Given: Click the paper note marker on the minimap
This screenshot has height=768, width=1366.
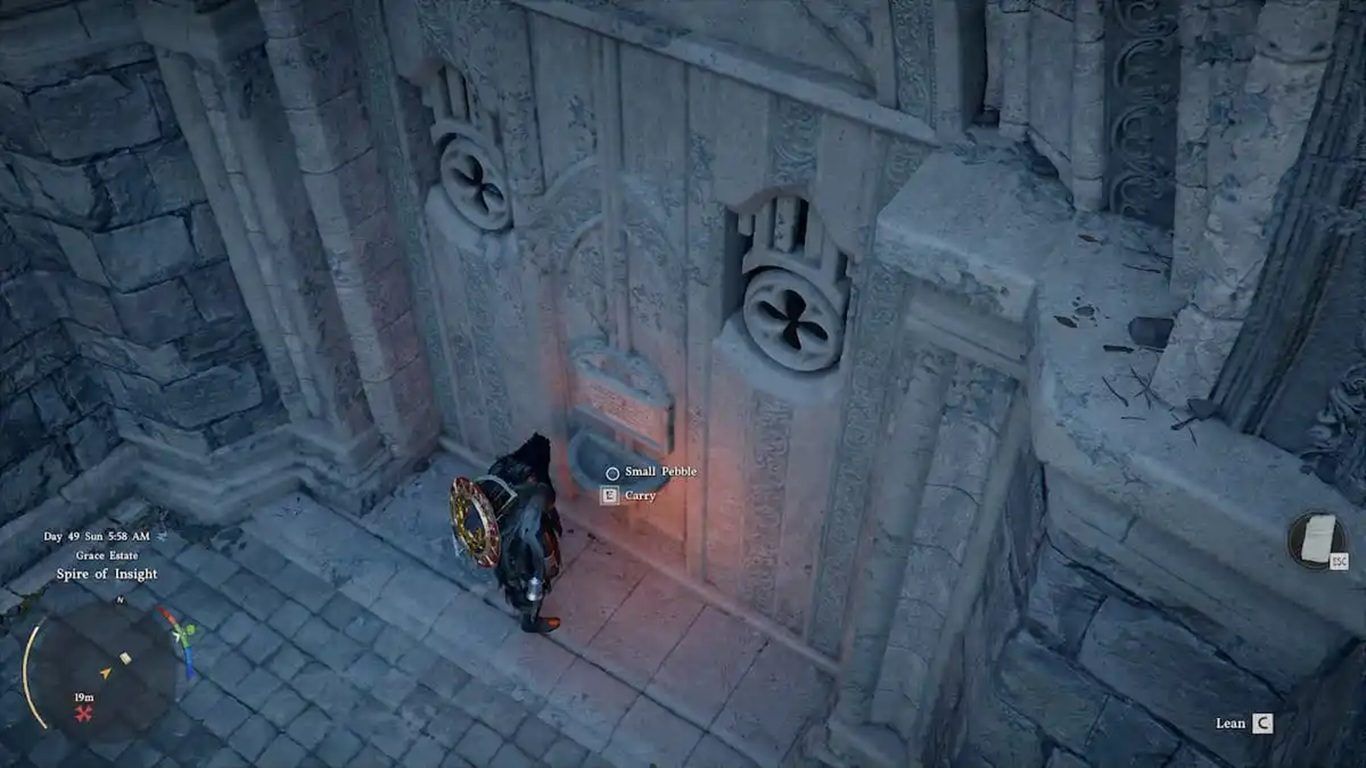Looking at the screenshot, I should [x=125, y=658].
